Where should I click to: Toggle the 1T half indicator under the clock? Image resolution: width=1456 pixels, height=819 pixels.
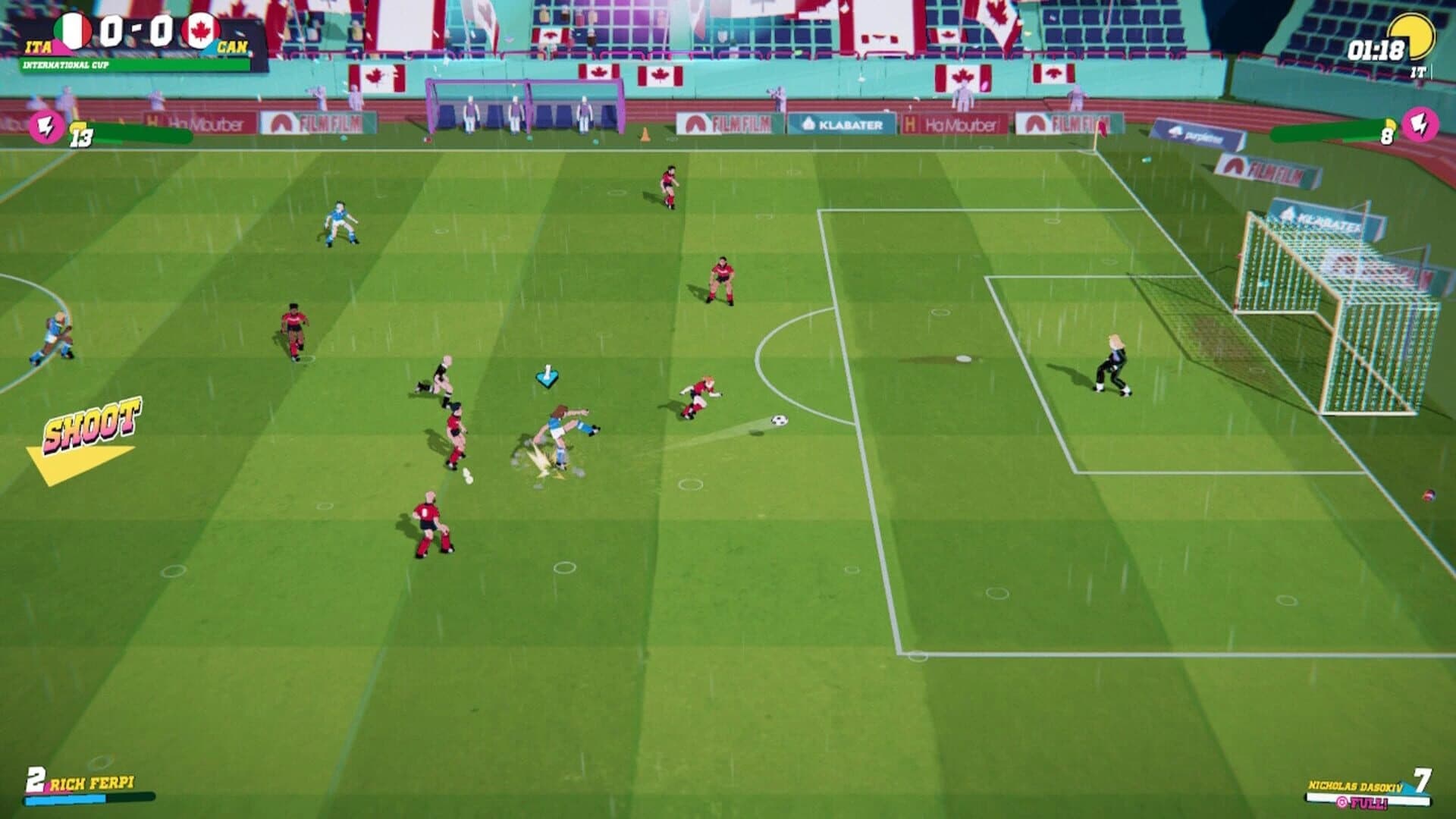(1417, 71)
